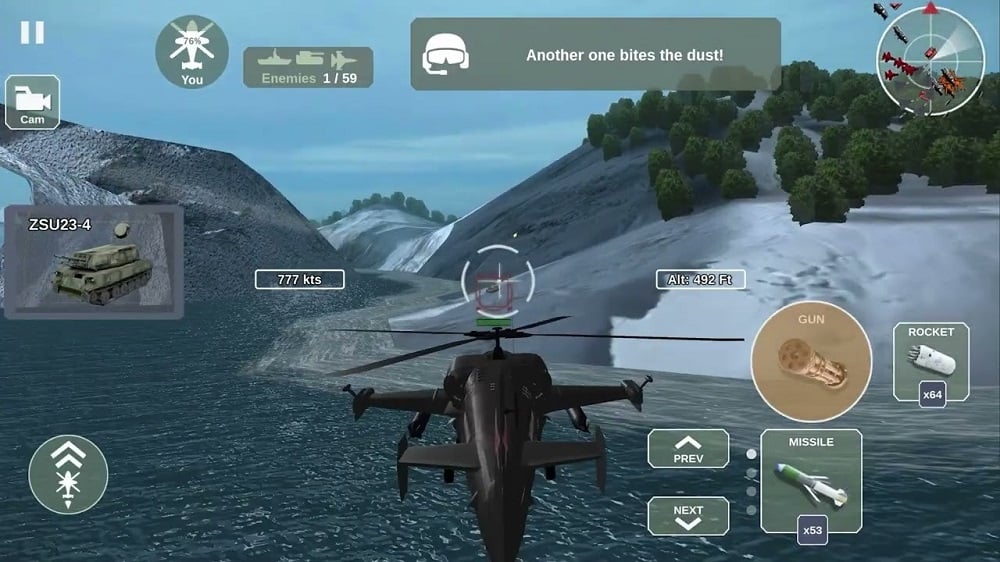Fire the GUN weapon
Image resolution: width=1000 pixels, height=562 pixels.
click(811, 362)
